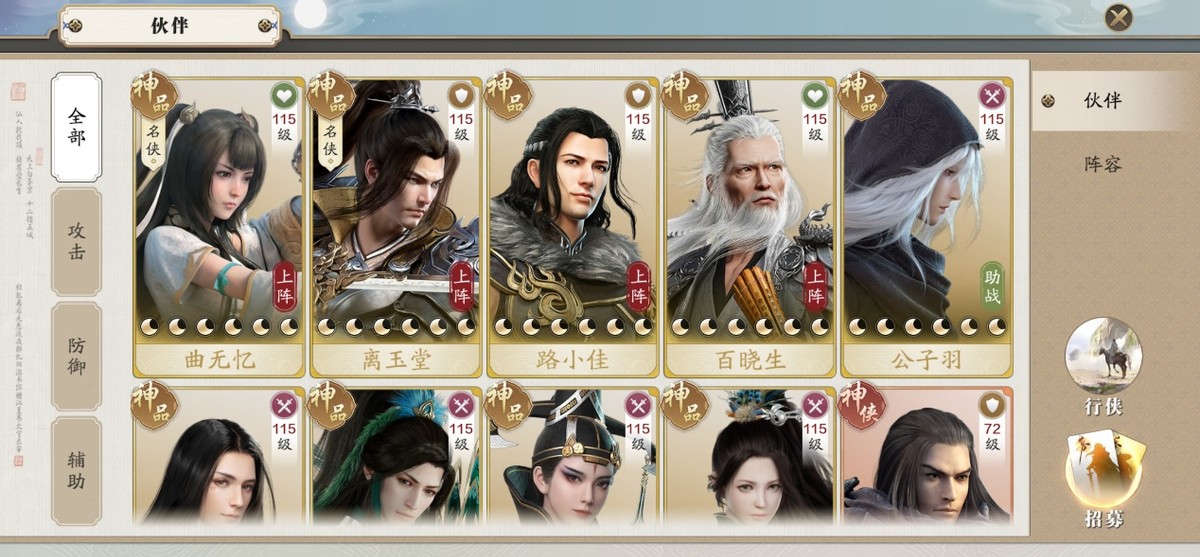Image resolution: width=1200 pixels, height=557 pixels.
Task: Filter by 辅助 support companions
Action: click(77, 470)
